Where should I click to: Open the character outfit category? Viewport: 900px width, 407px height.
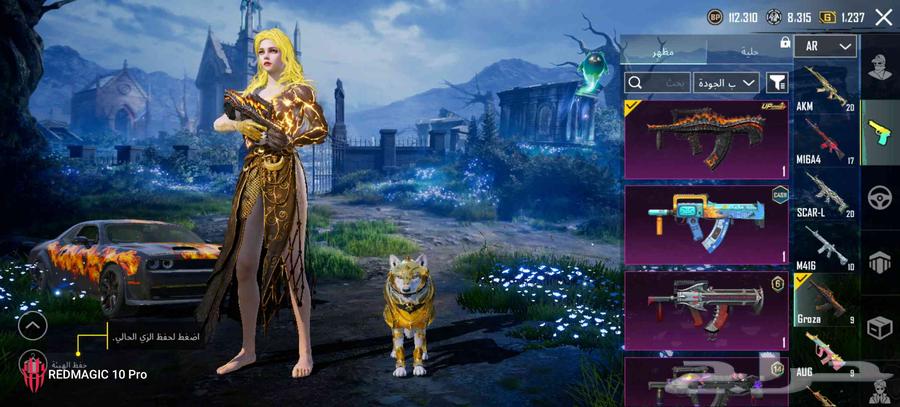pos(879,70)
